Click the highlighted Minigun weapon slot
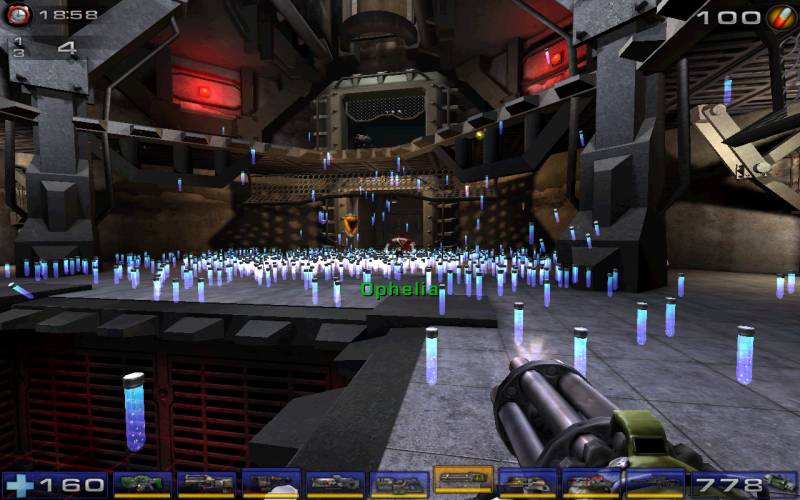800x500 pixels. coord(463,482)
